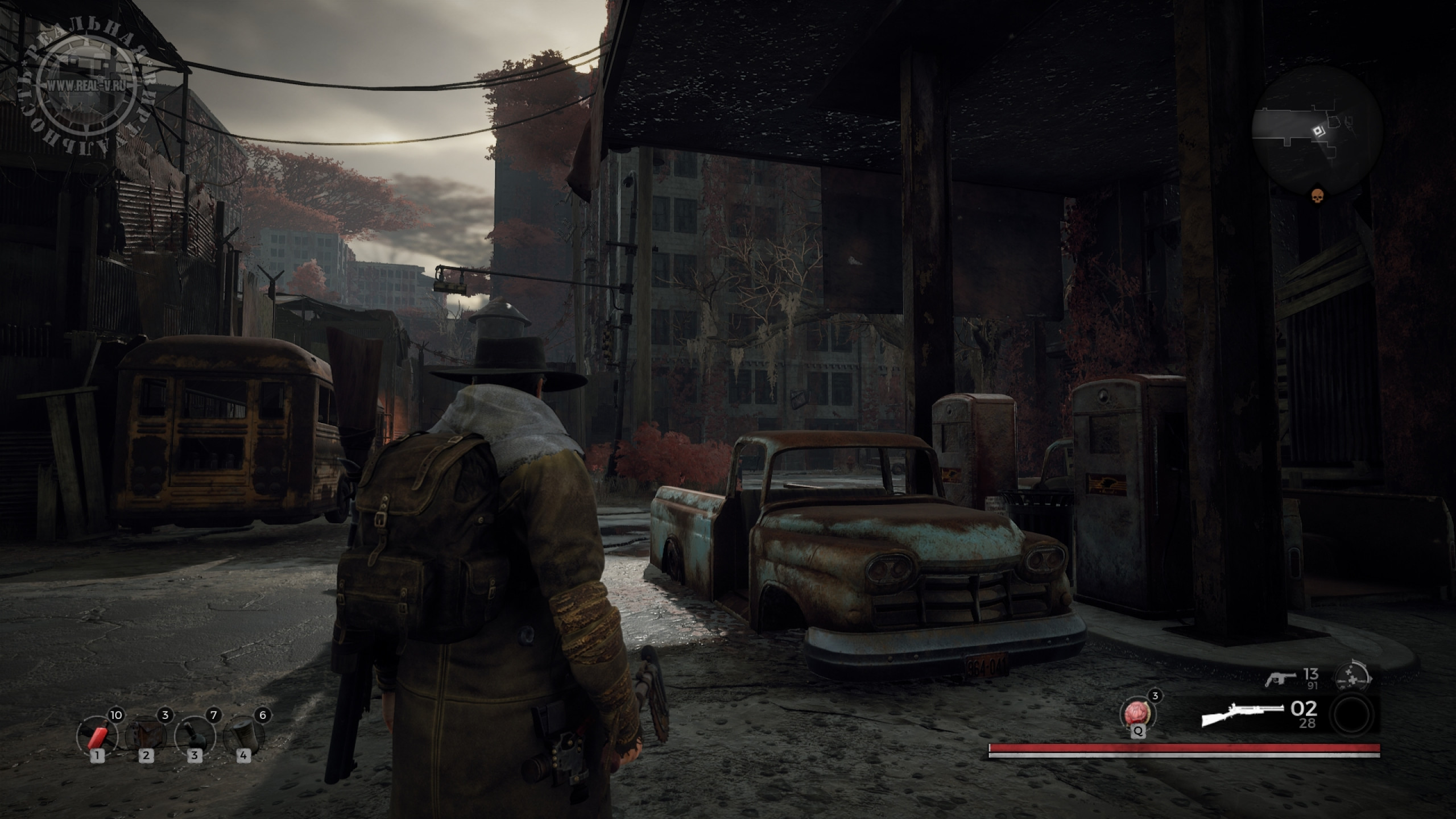Choose the dark stick grenade slot

point(195,737)
